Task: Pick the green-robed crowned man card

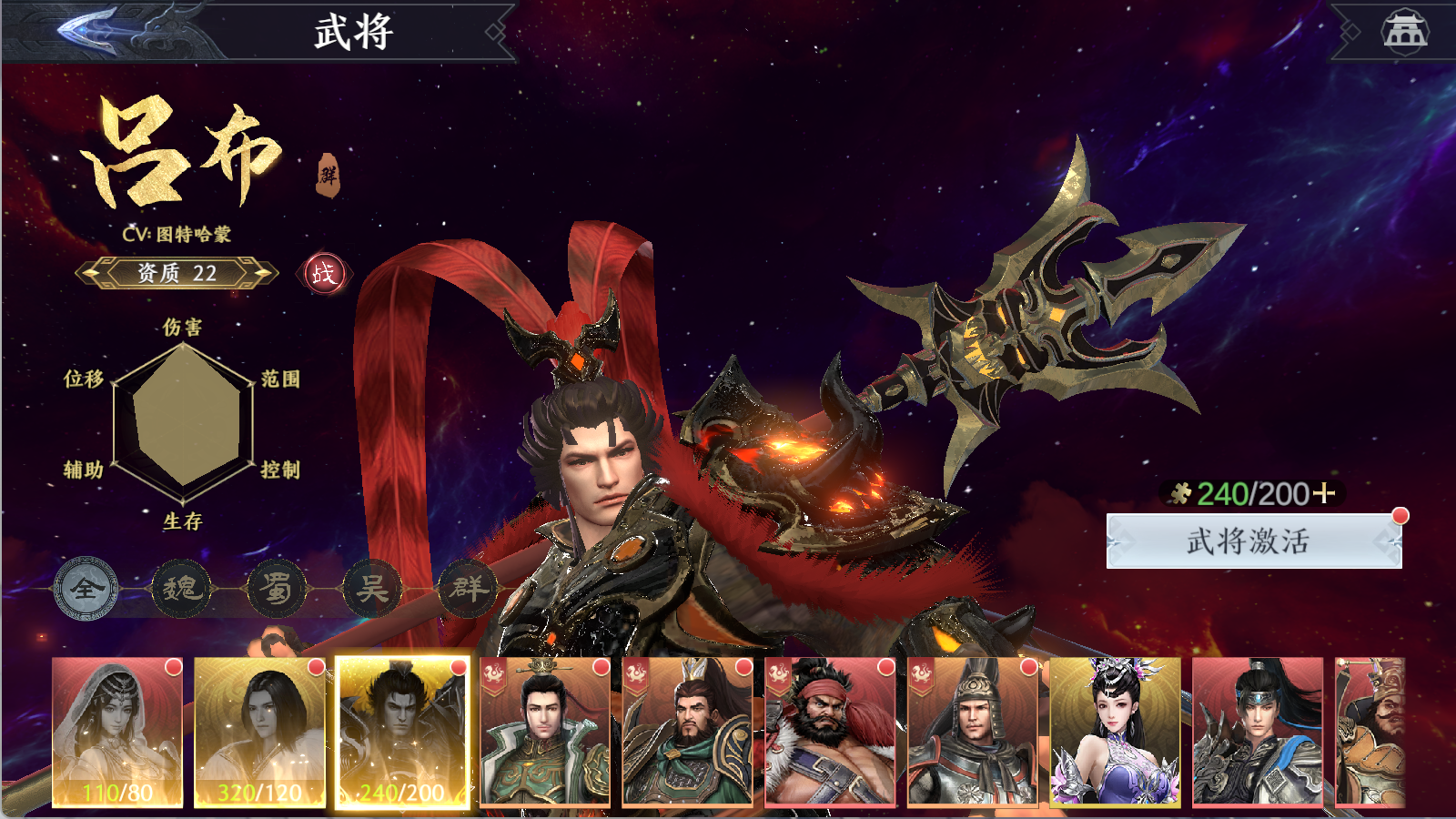Action: click(x=544, y=733)
